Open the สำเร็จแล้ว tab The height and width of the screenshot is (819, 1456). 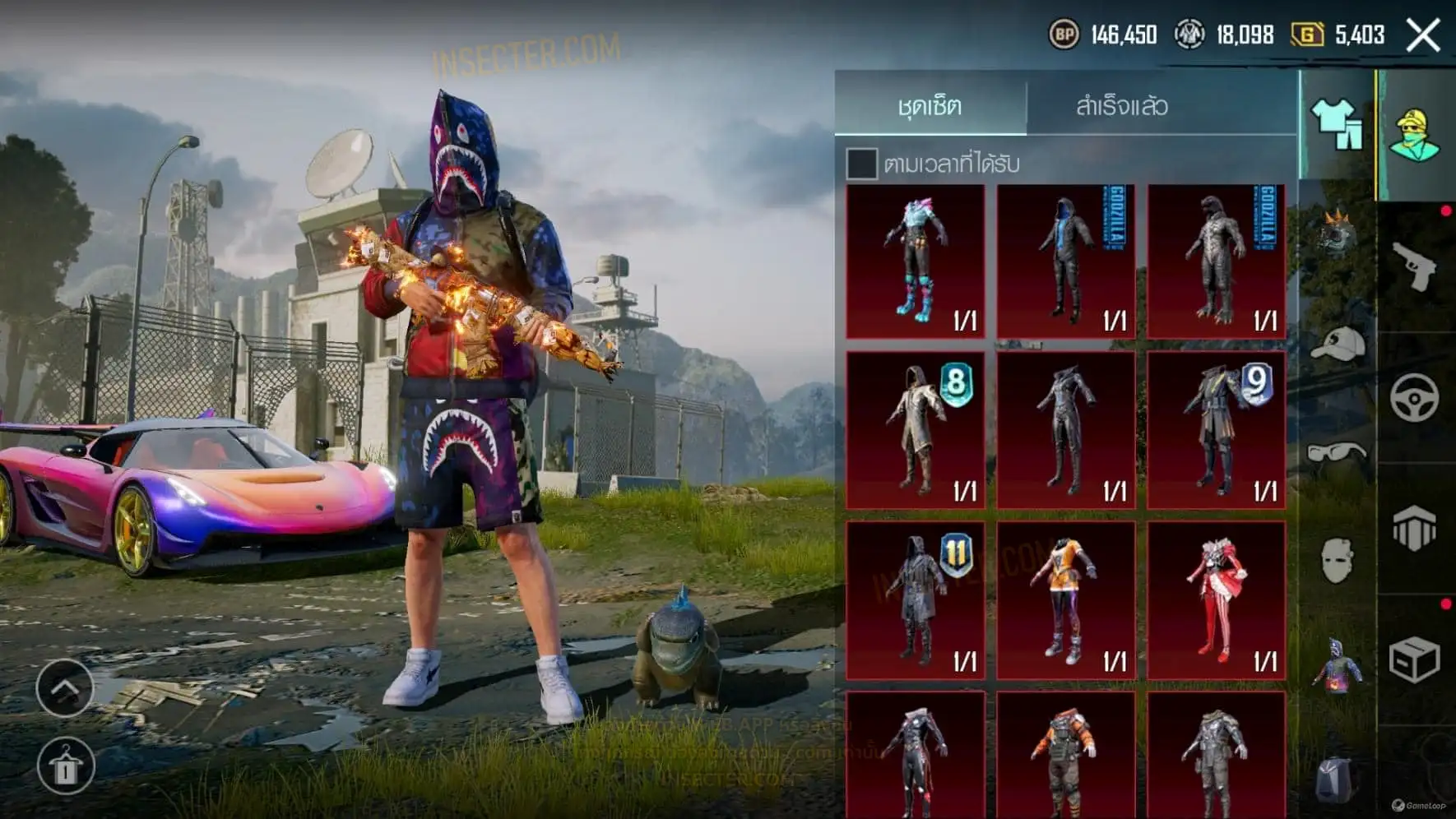(x=1121, y=105)
